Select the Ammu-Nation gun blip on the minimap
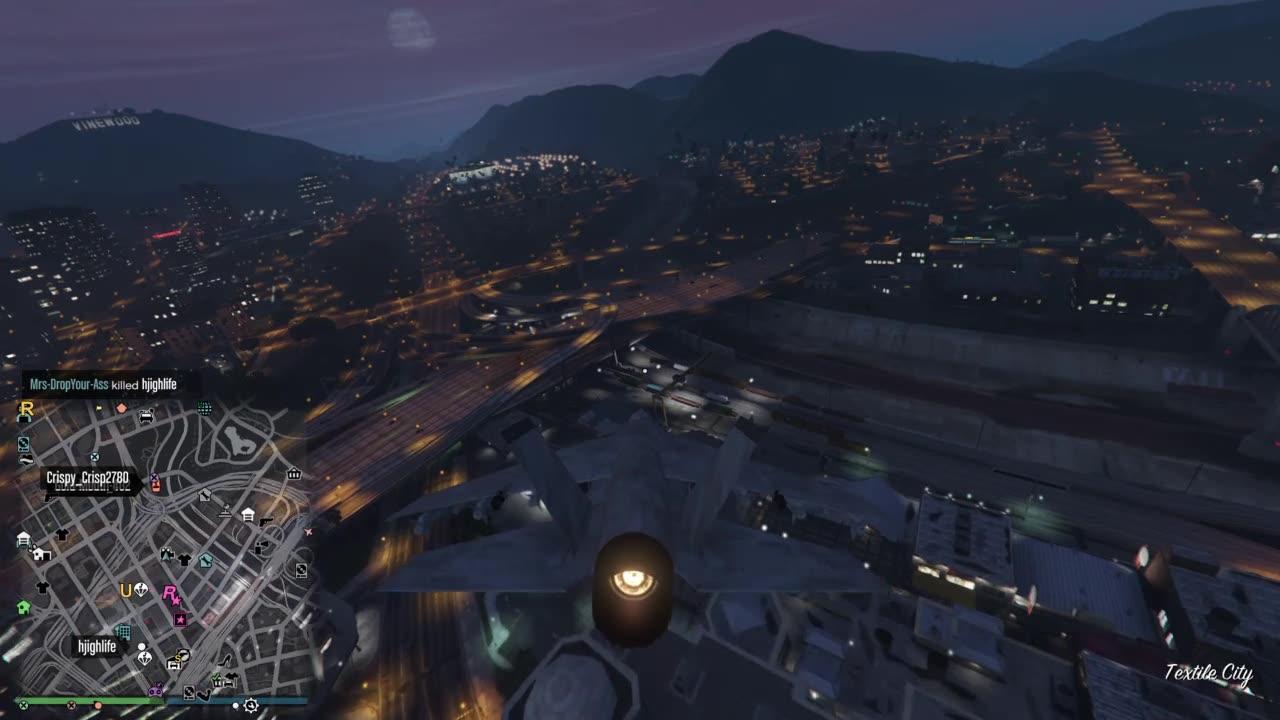The height and width of the screenshot is (720, 1280). tap(267, 522)
